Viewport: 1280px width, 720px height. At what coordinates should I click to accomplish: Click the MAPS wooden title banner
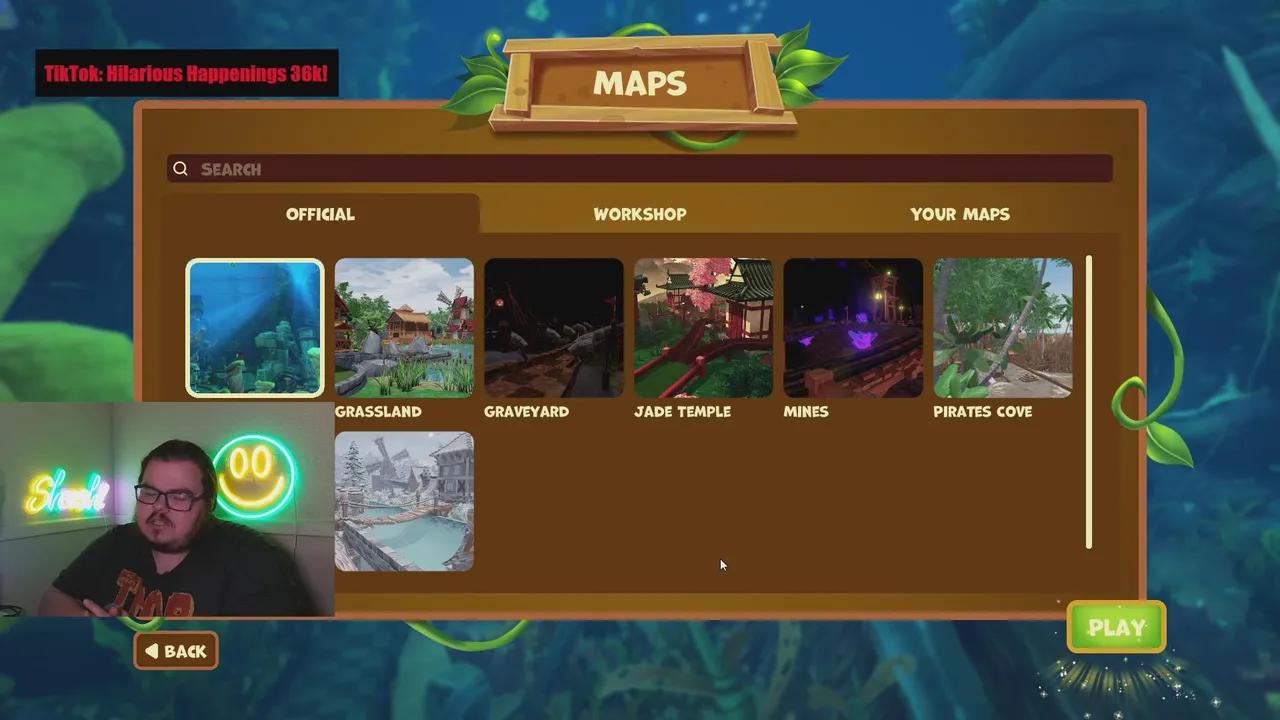pyautogui.click(x=640, y=84)
